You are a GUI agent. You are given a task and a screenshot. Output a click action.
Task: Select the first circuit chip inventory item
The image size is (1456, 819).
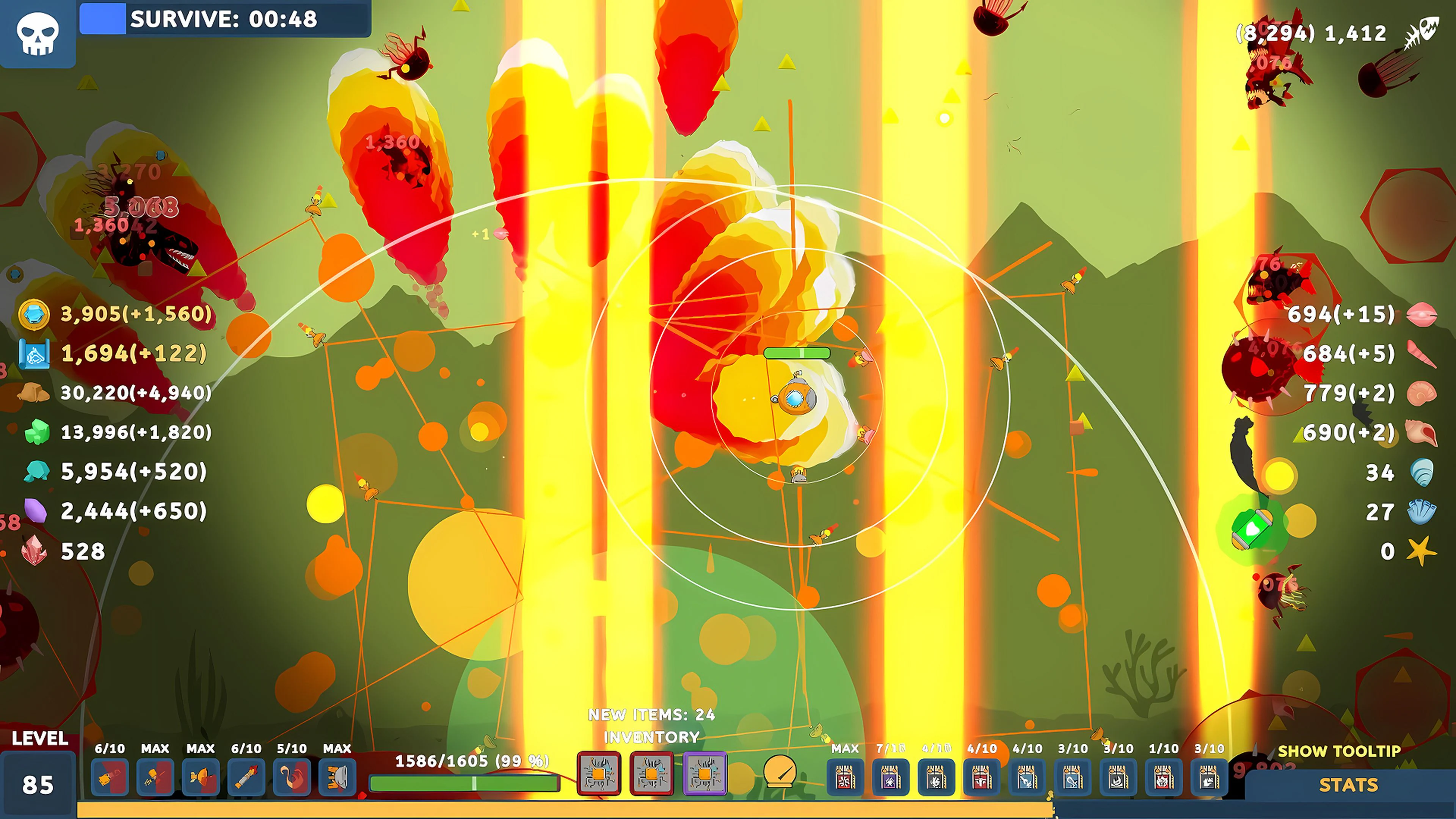point(599,775)
